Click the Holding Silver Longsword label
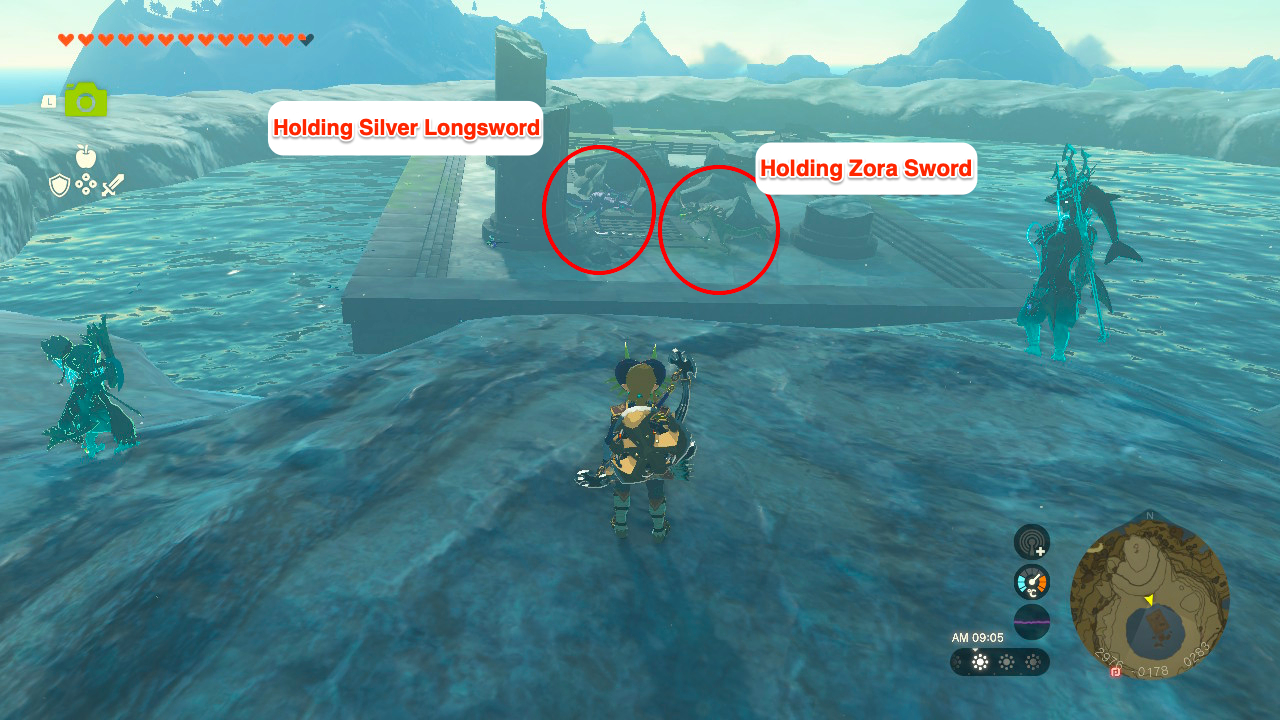 pos(405,128)
